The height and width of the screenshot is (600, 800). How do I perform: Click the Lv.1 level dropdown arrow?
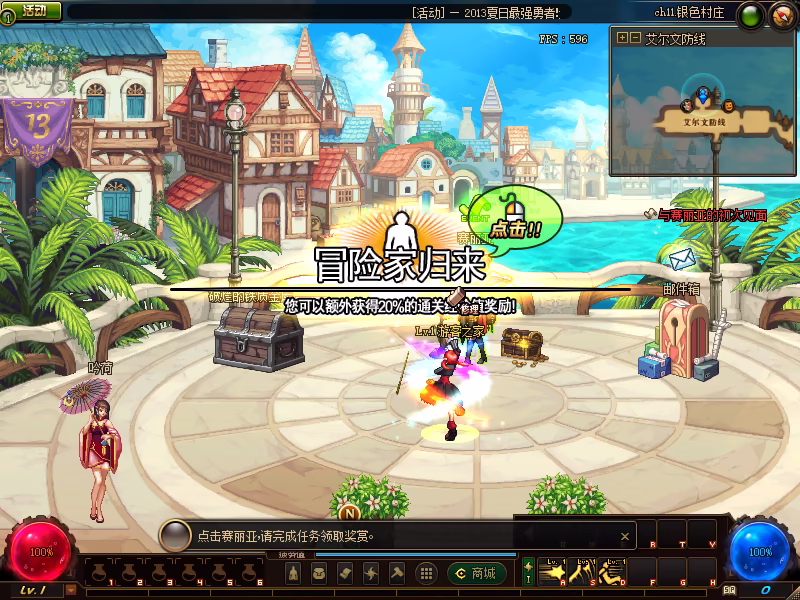tap(70, 591)
